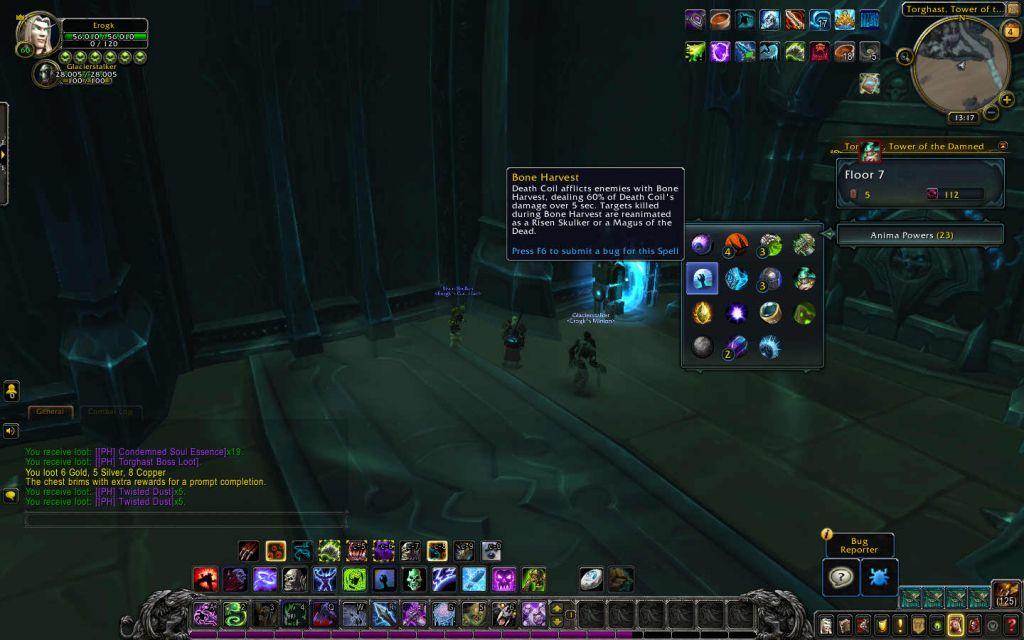
Task: Select the Erogk player portrait
Action: (x=36, y=32)
